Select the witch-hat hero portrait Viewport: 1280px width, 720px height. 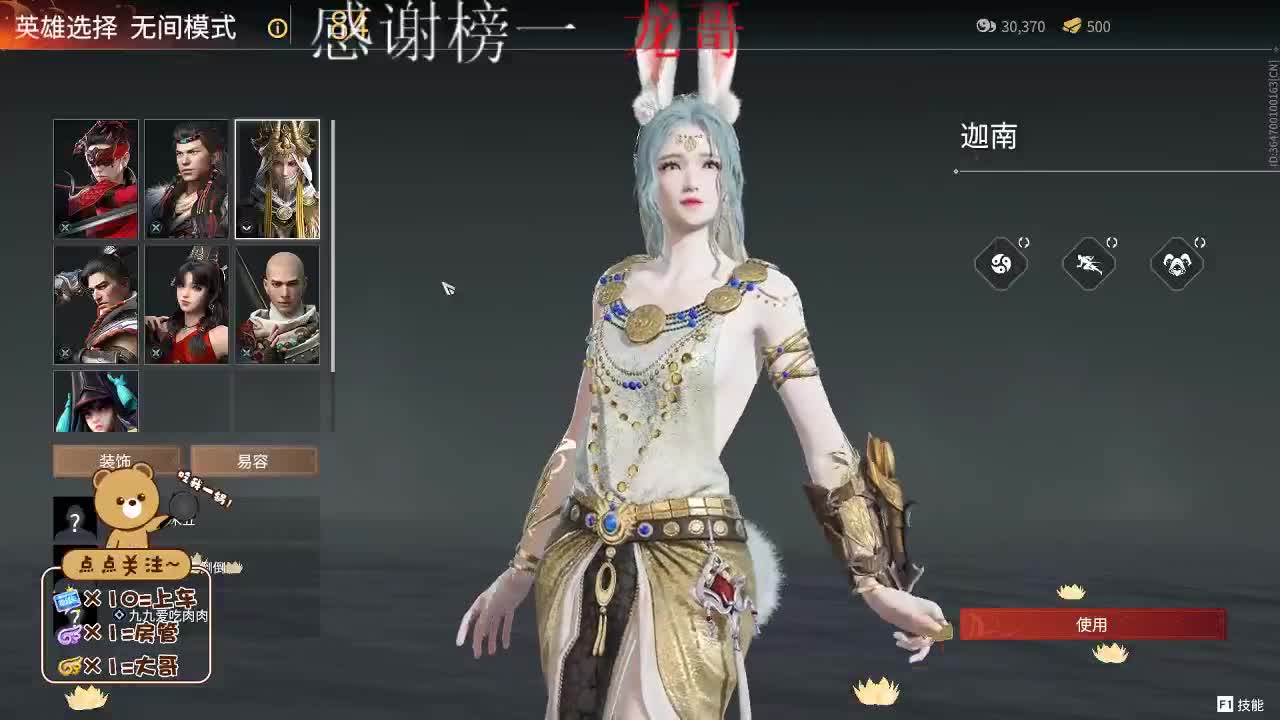95,400
